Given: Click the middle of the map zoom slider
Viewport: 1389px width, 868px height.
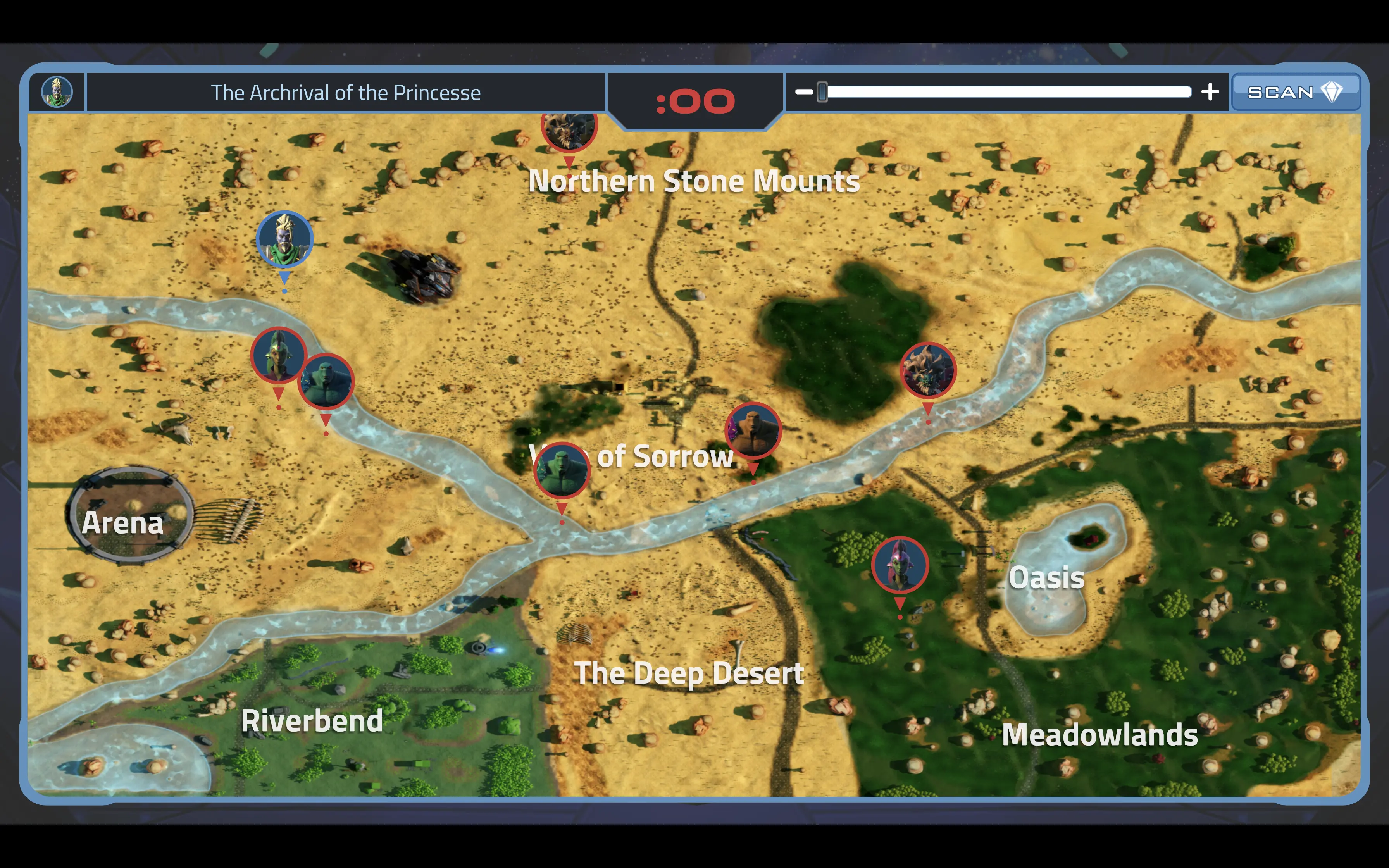Looking at the screenshot, I should click(1007, 92).
